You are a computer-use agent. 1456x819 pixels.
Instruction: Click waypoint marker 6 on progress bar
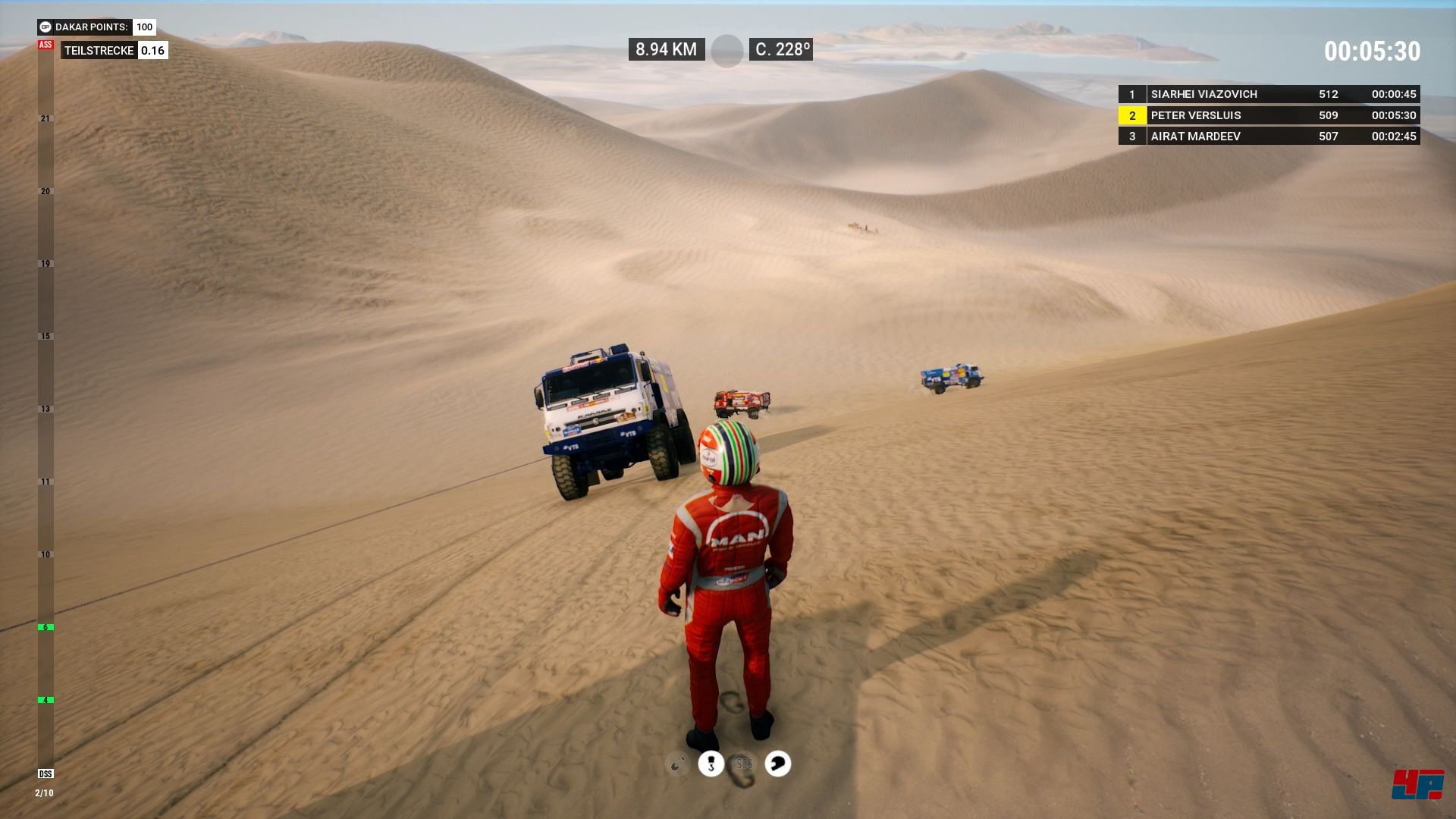45,627
